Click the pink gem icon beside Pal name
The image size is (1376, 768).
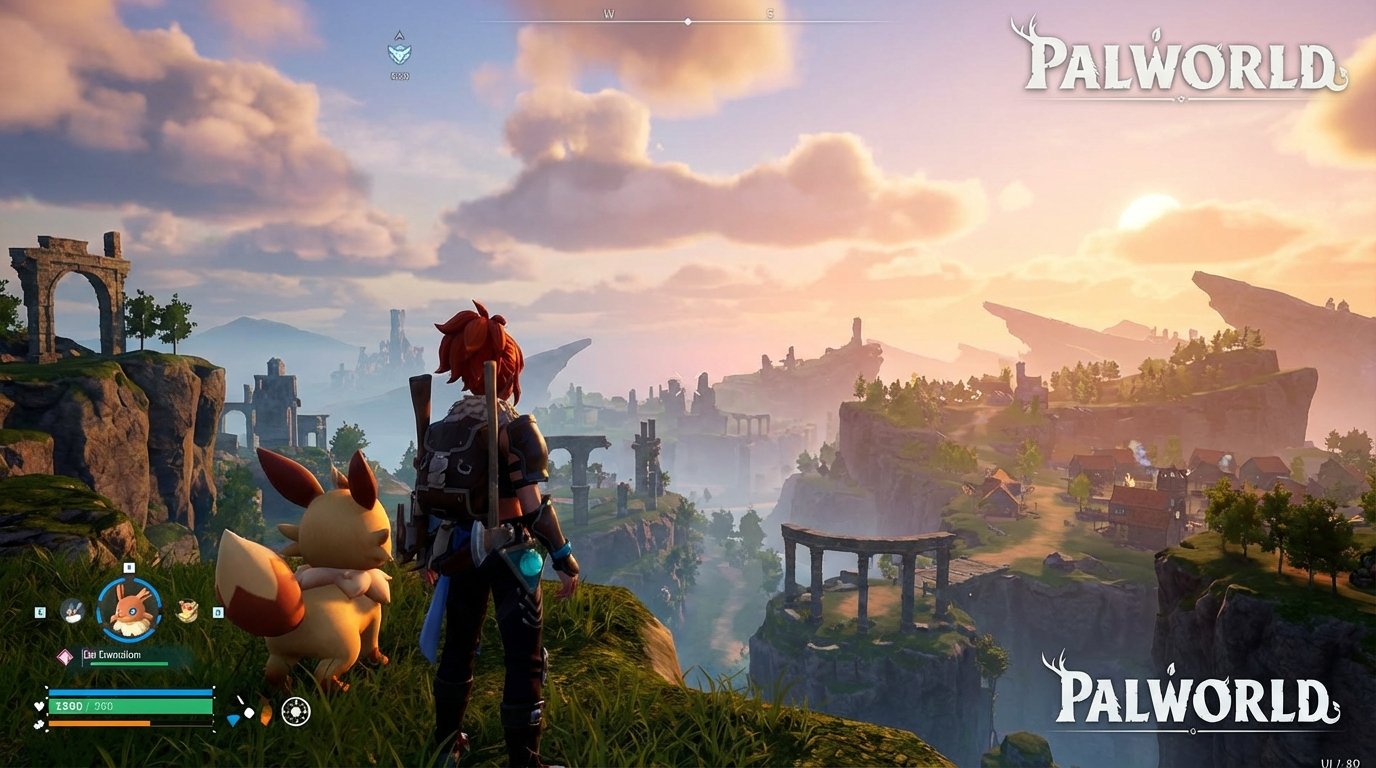pos(65,656)
